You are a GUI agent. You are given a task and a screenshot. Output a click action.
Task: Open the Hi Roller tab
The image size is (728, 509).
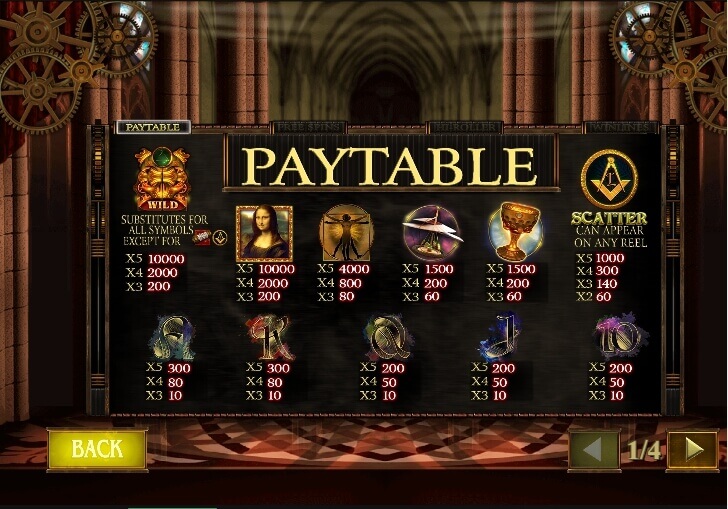pos(465,128)
